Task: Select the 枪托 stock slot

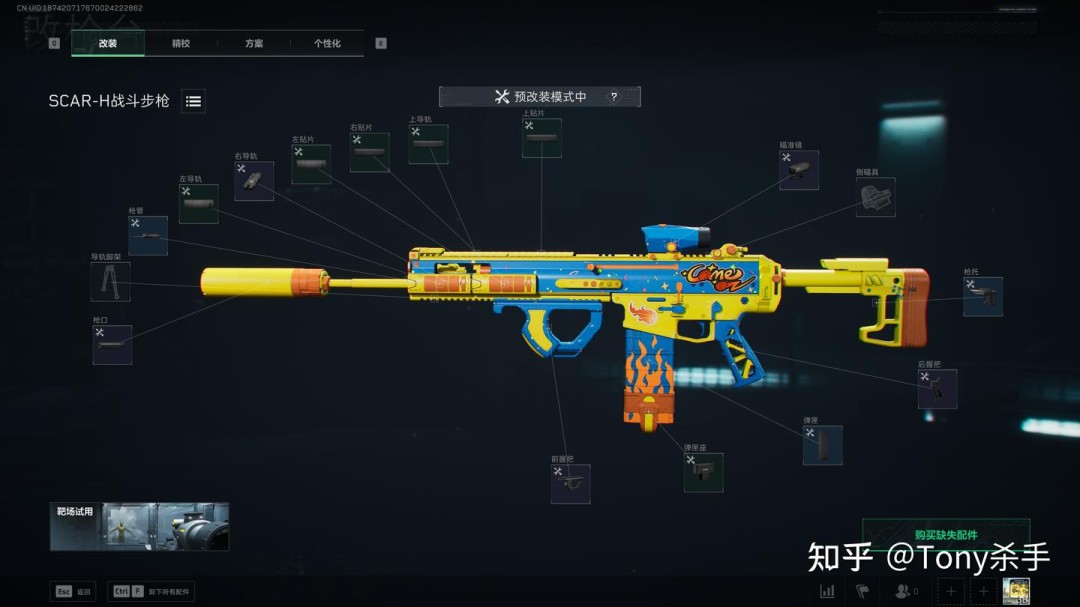Action: [982, 296]
